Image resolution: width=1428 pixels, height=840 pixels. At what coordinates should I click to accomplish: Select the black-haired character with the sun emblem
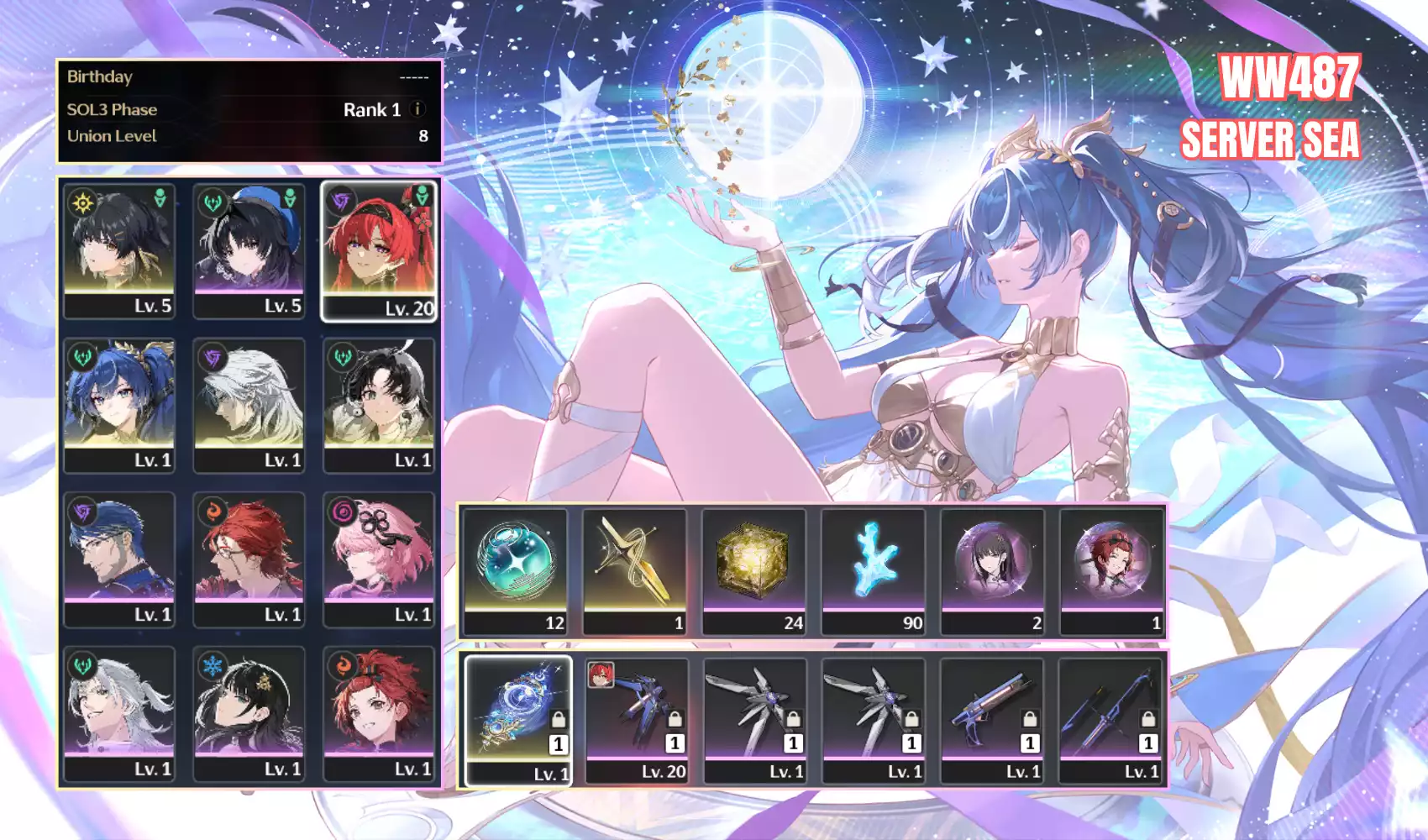(x=119, y=251)
